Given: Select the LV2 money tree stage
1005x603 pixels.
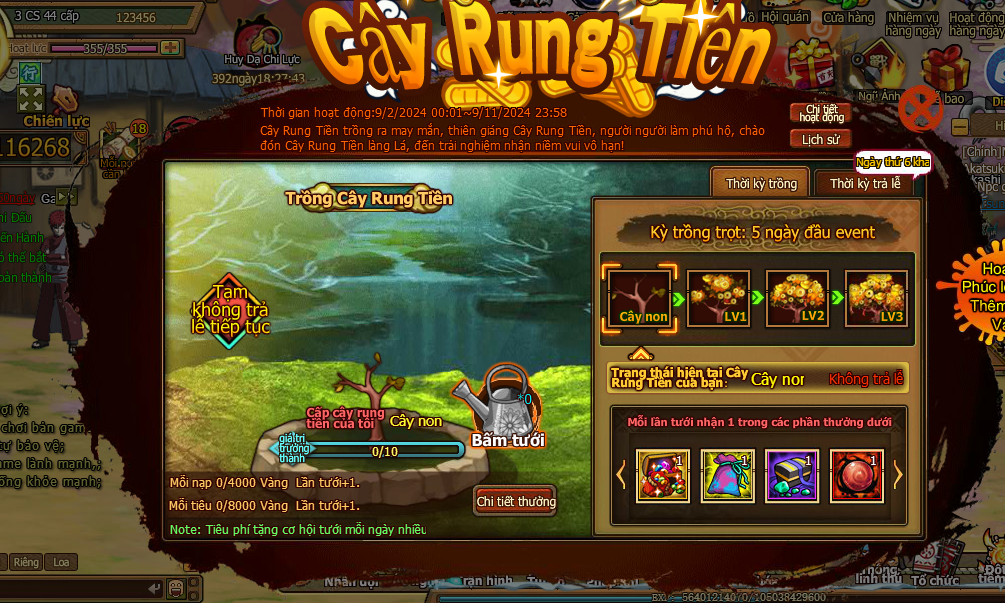Looking at the screenshot, I should pos(797,299).
